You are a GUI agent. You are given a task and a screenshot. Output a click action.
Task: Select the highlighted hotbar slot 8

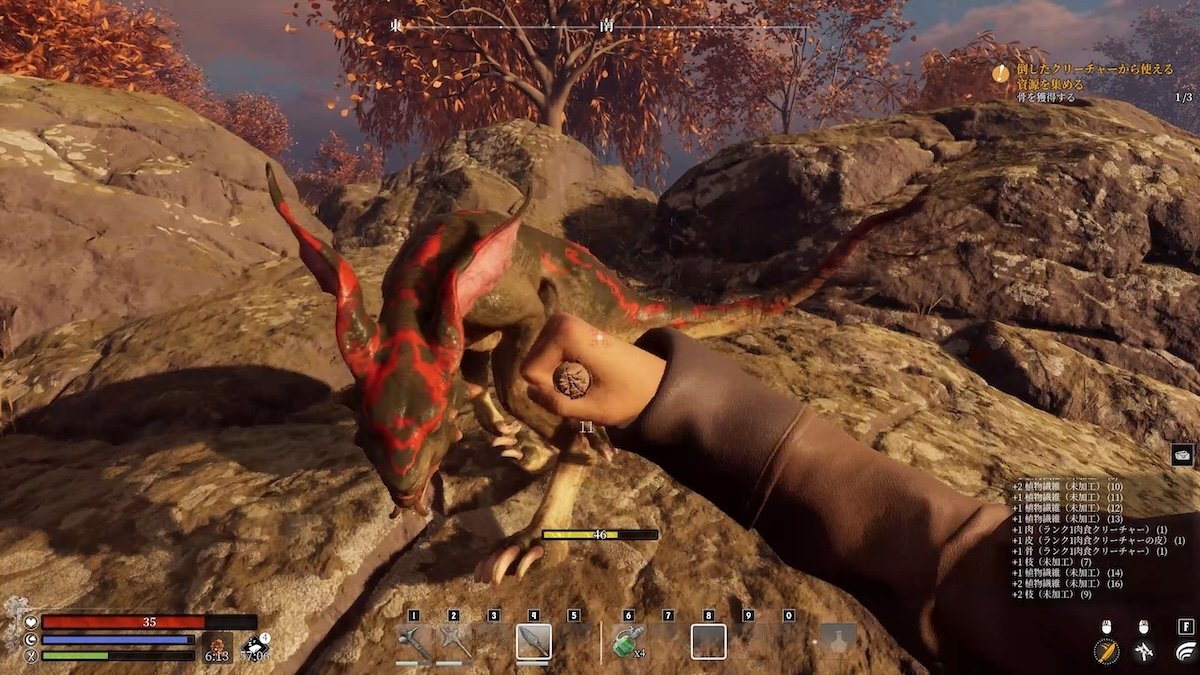click(x=708, y=641)
